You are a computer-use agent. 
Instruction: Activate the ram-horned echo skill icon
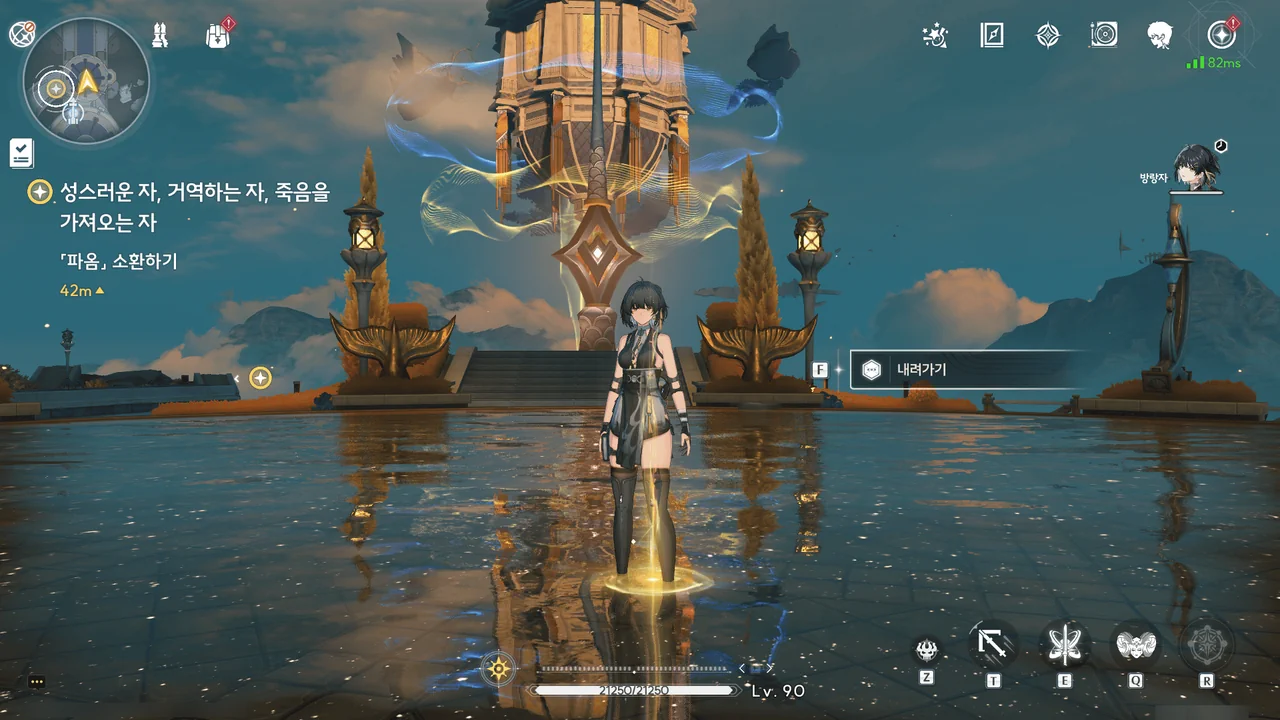pyautogui.click(x=1136, y=645)
